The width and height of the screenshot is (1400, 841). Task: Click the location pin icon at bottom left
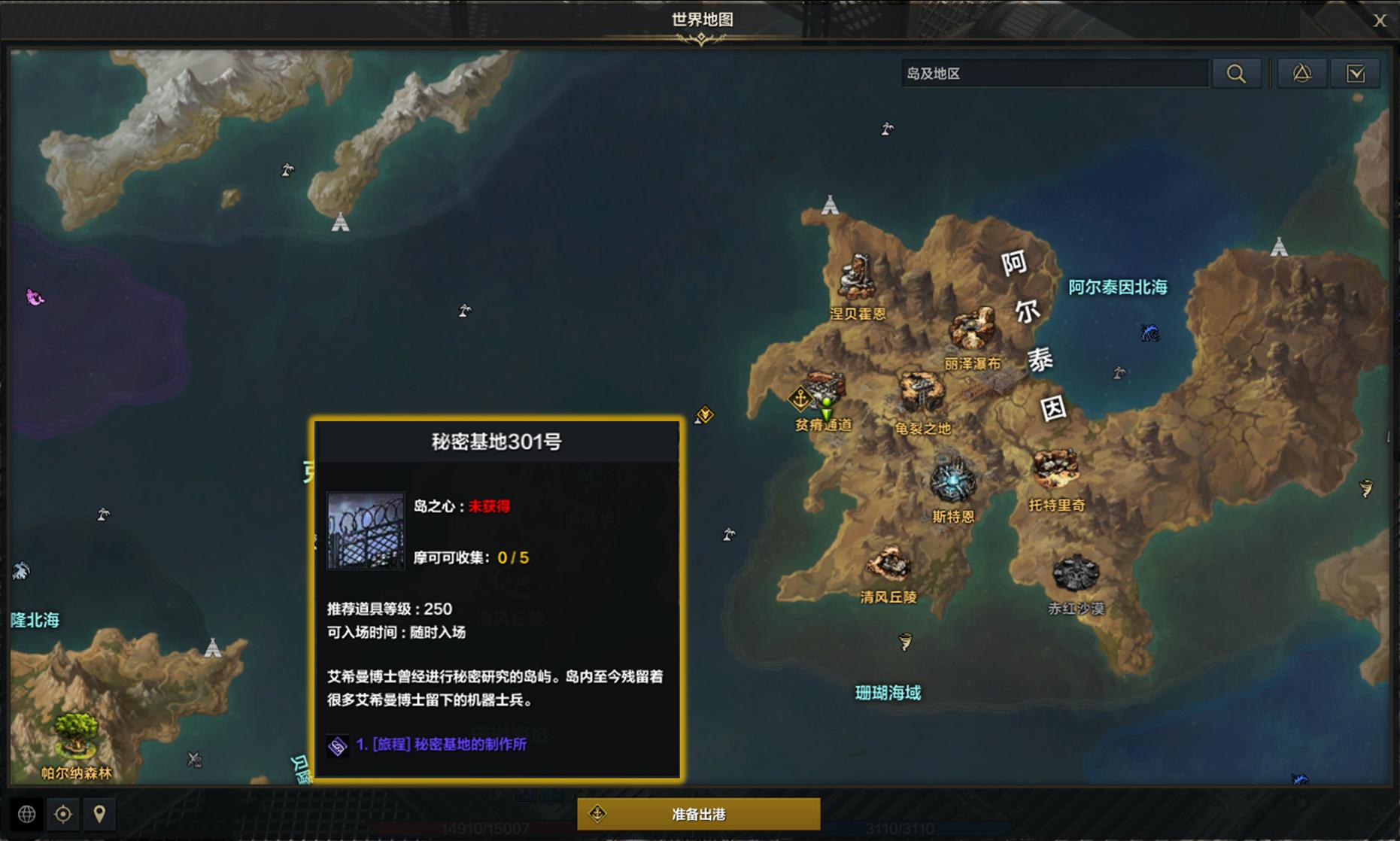point(100,814)
